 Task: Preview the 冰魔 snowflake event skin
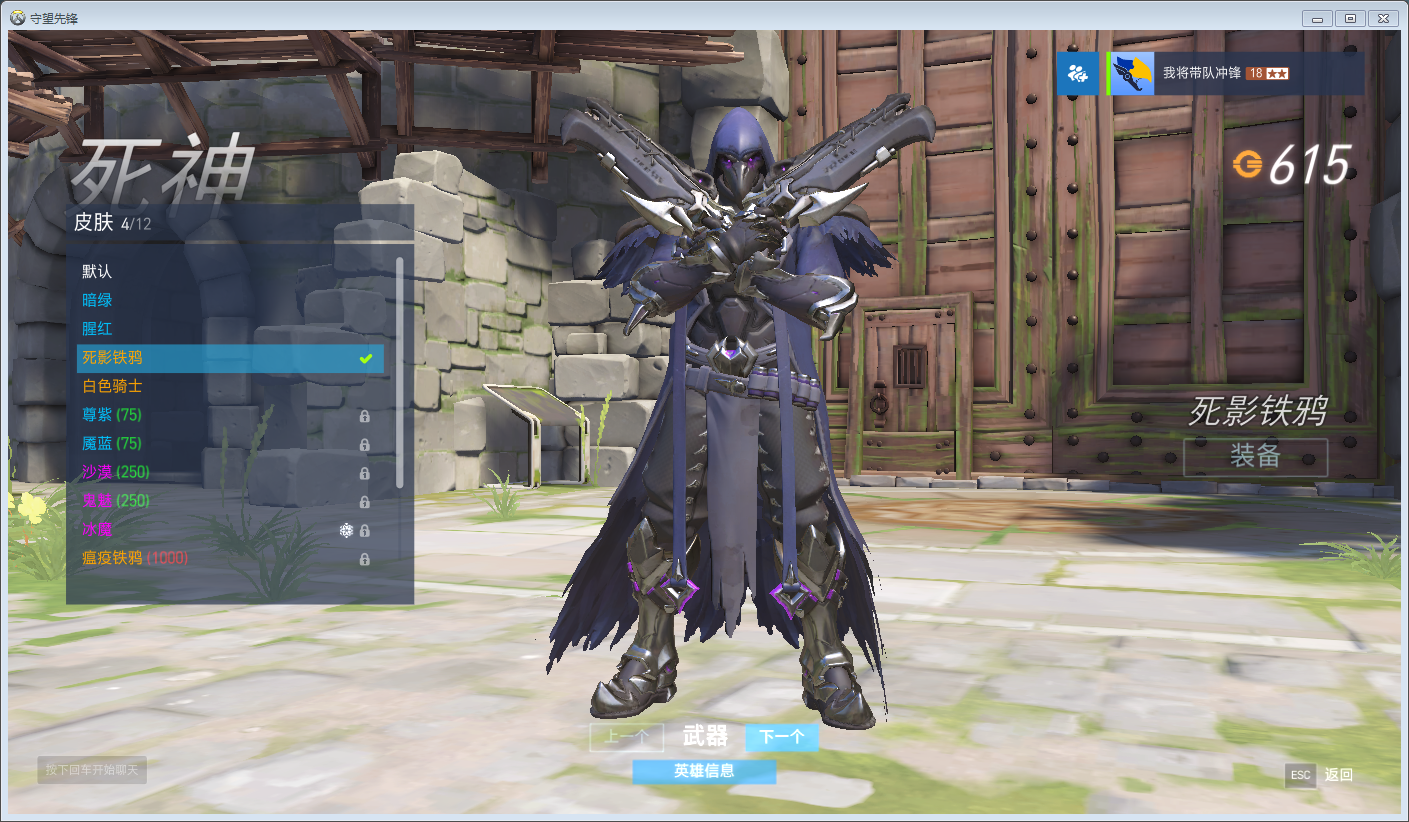pyautogui.click(x=98, y=529)
